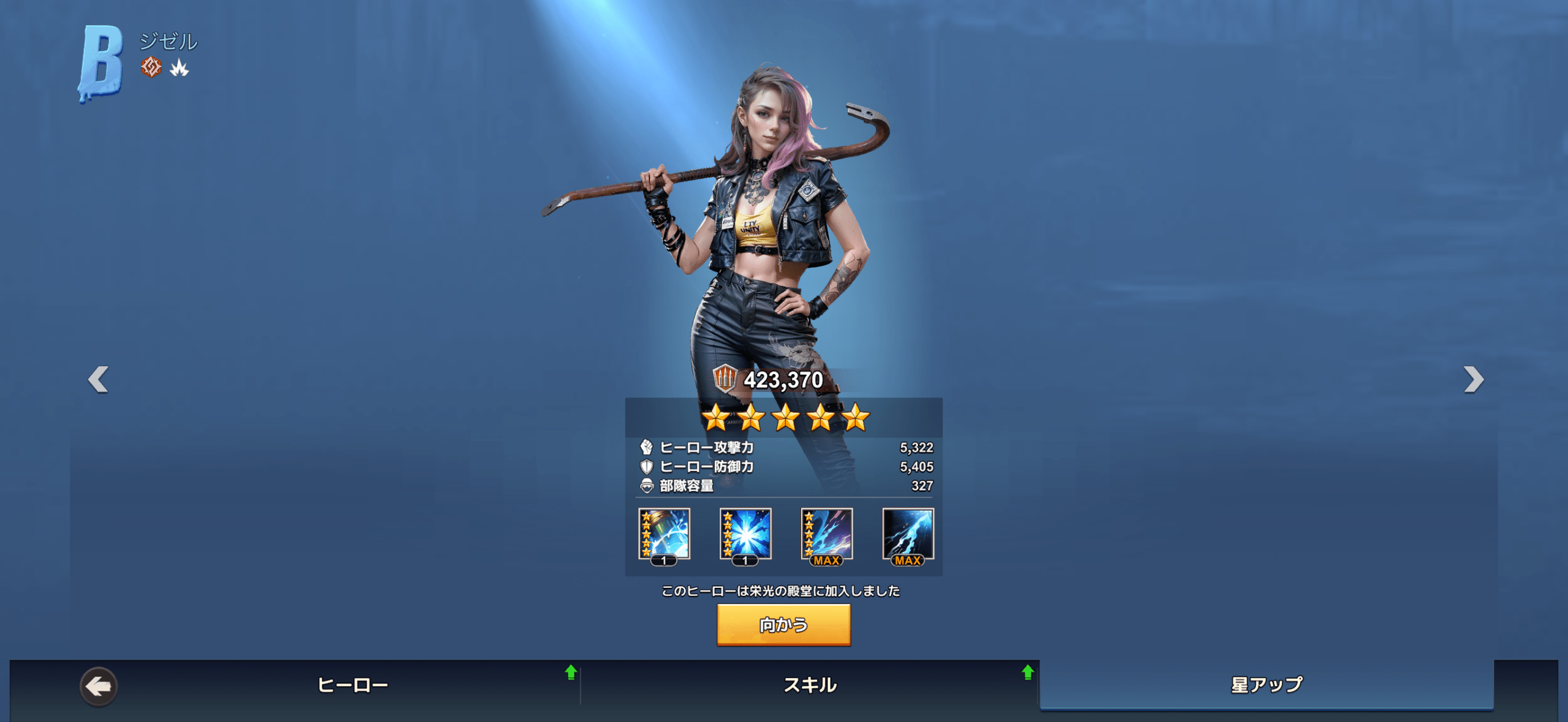Show the next hero with the right arrow
This screenshot has width=1568, height=722.
tap(1473, 379)
